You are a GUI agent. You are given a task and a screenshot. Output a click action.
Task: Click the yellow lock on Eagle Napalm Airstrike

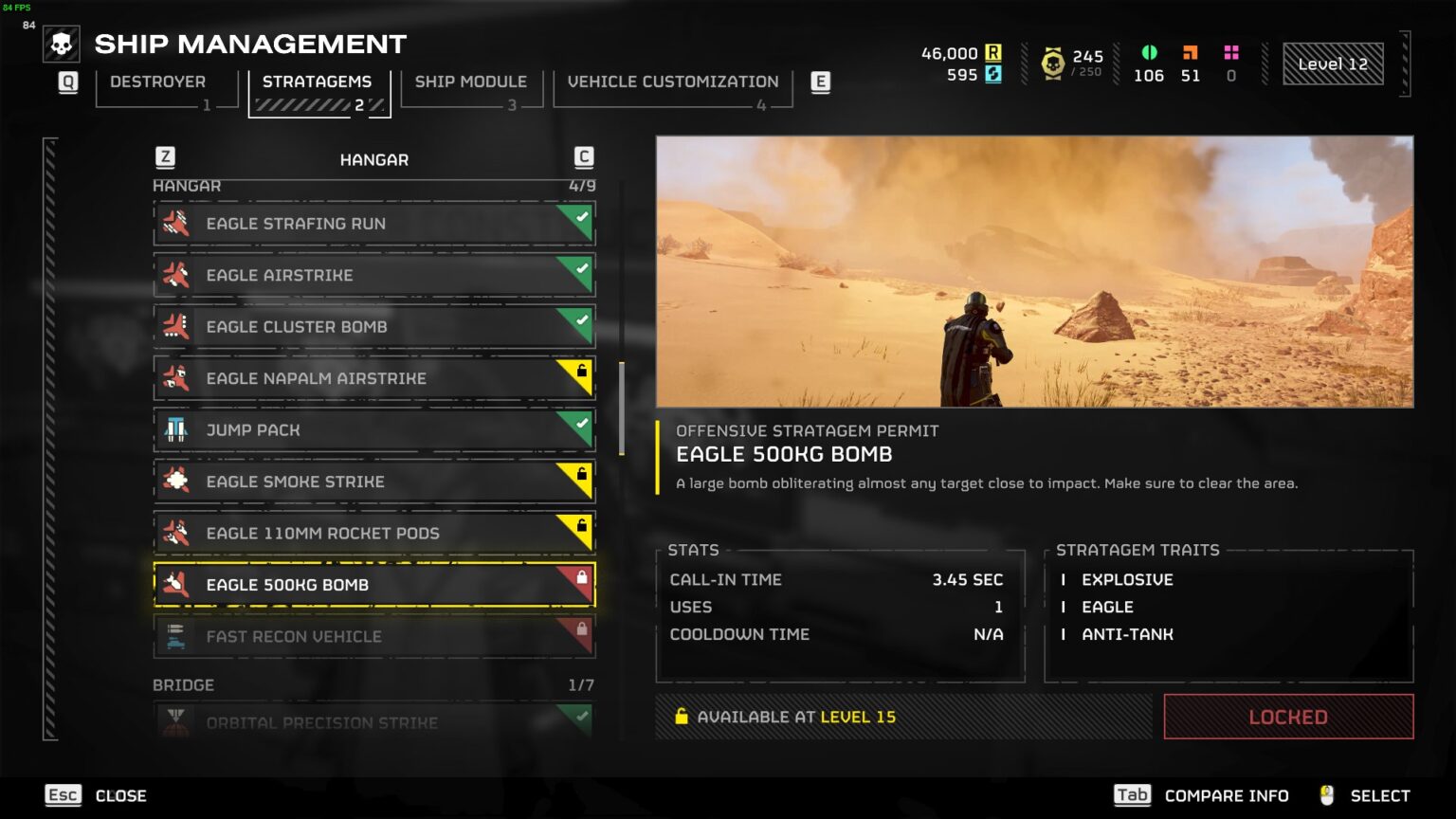click(583, 370)
